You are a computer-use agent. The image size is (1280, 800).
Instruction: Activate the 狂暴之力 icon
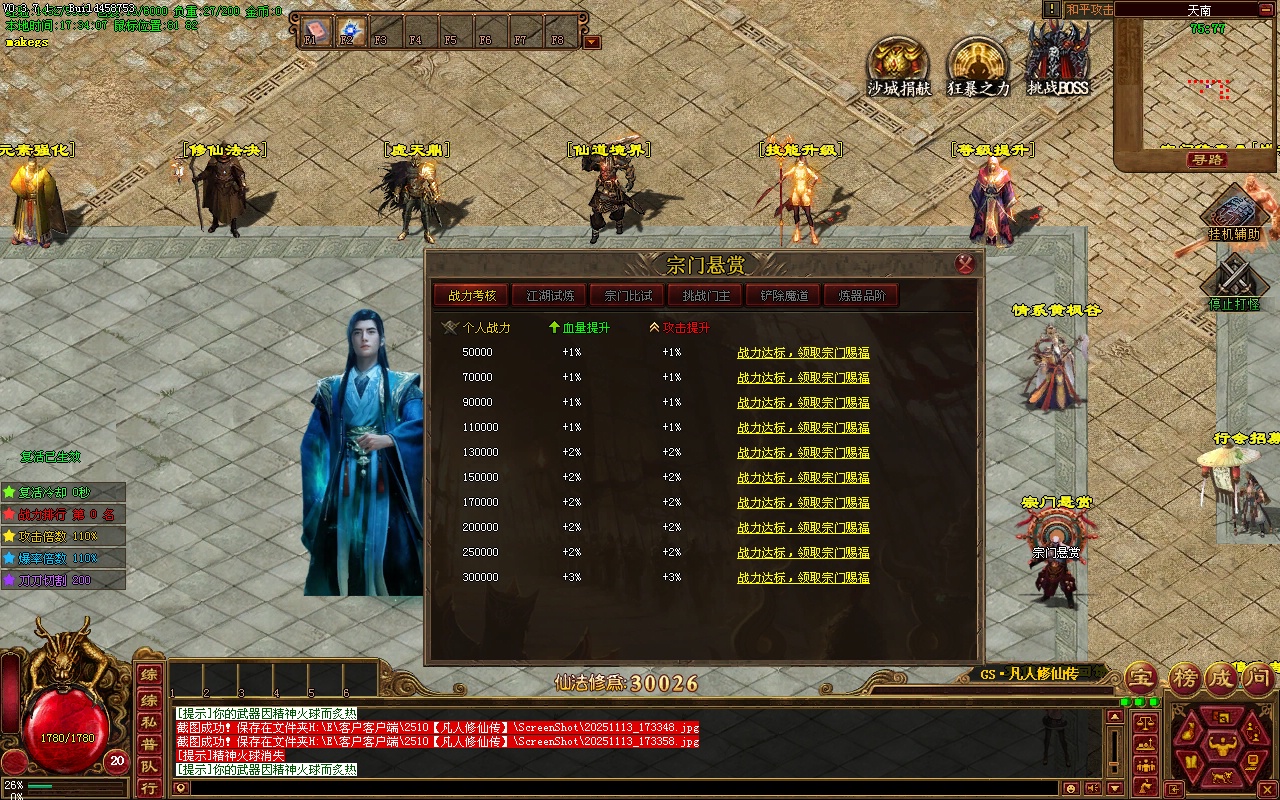(x=978, y=66)
